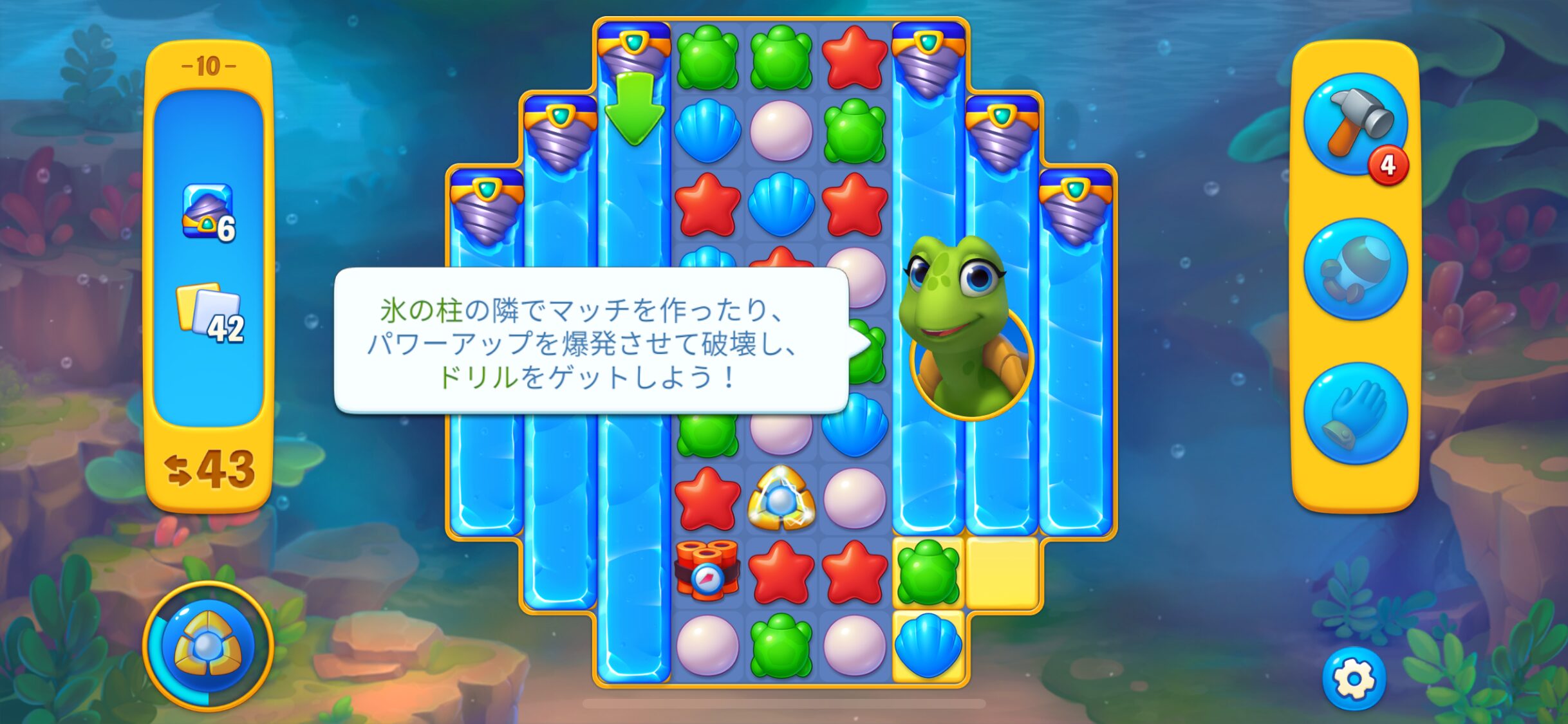The width and height of the screenshot is (1568, 724).
Task: Activate the glove booster
Action: pyautogui.click(x=1354, y=413)
